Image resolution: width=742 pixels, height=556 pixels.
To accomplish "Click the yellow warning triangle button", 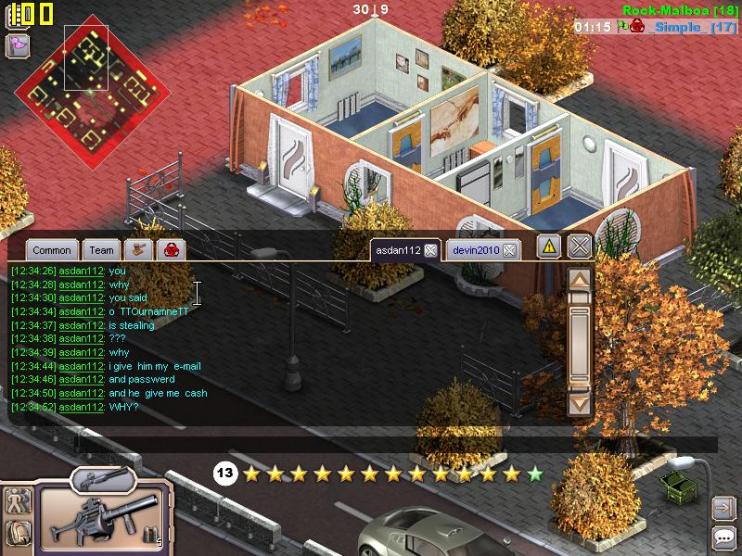I will [x=549, y=247].
